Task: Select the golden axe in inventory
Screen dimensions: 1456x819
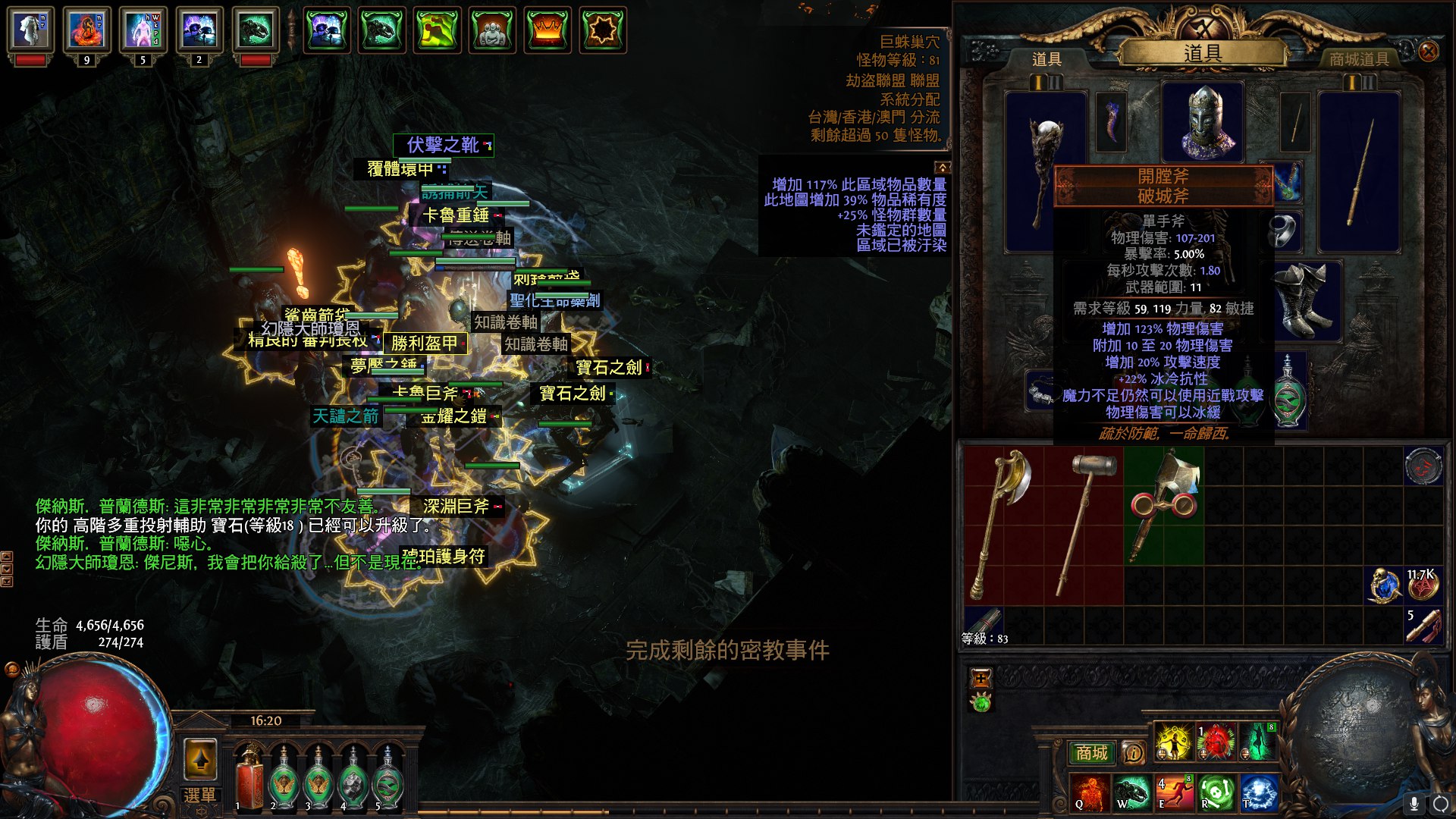Action: tap(1003, 523)
